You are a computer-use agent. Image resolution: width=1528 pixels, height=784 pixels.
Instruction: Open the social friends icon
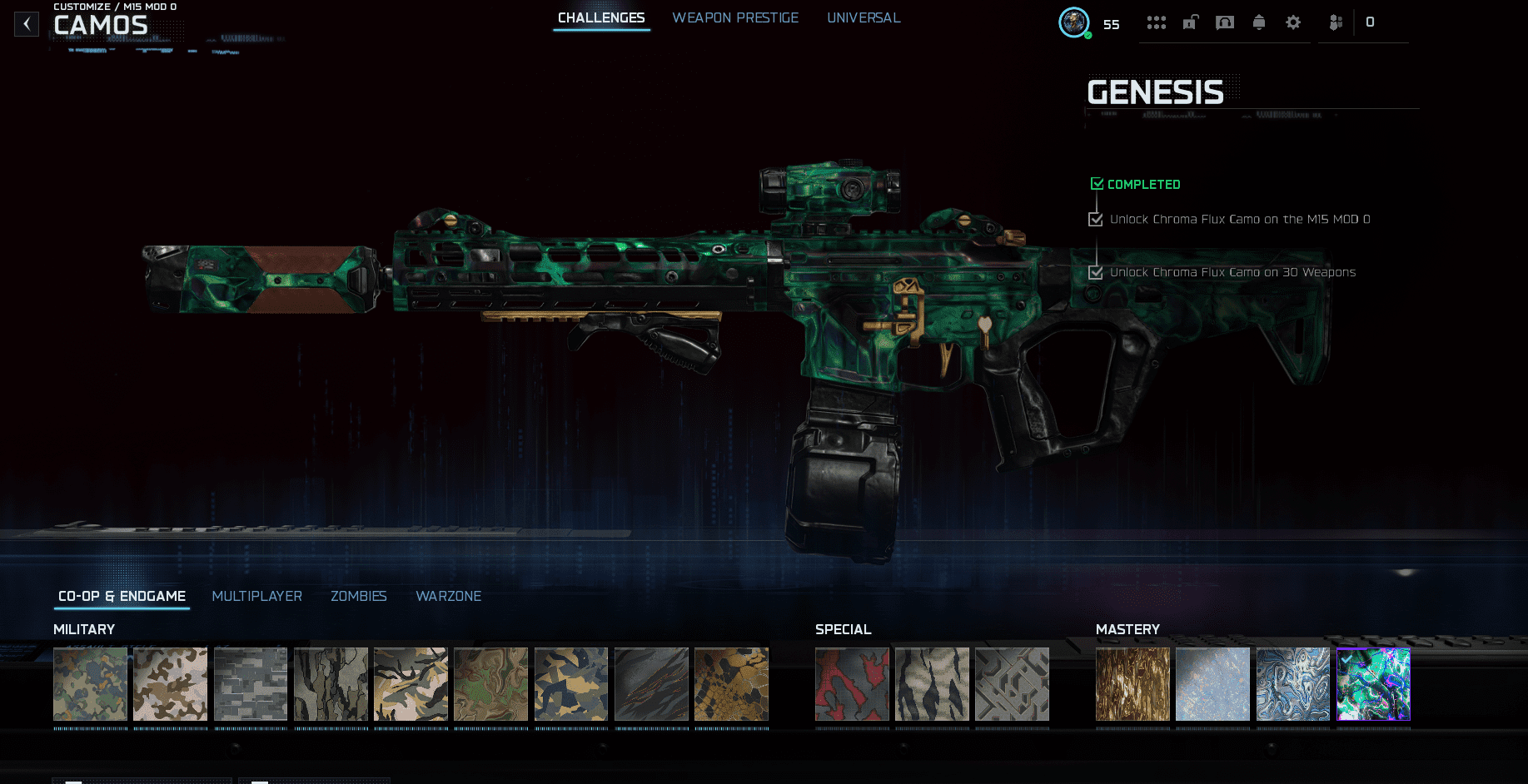pyautogui.click(x=1336, y=22)
